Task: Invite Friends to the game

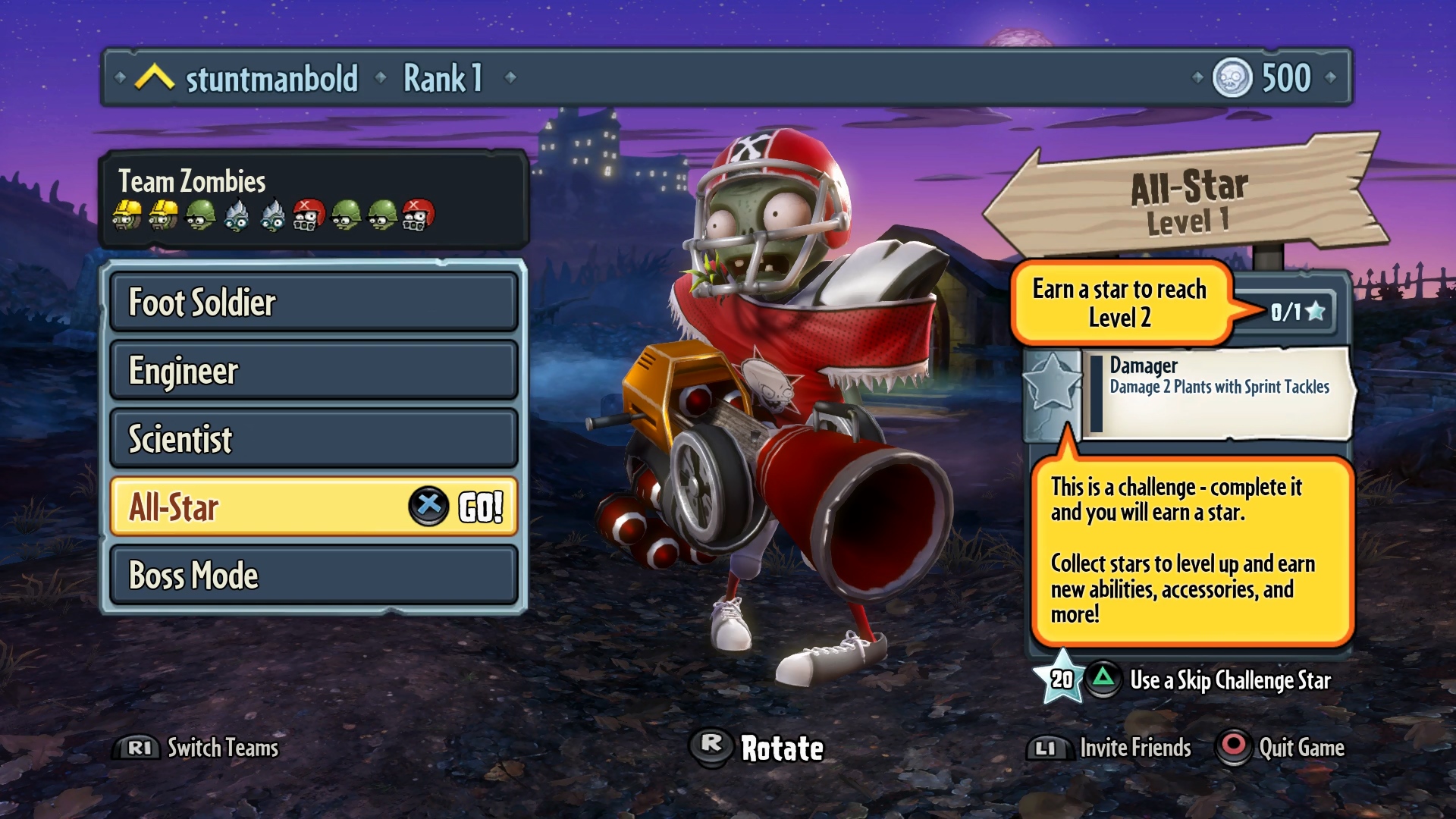Action: click(x=1111, y=748)
